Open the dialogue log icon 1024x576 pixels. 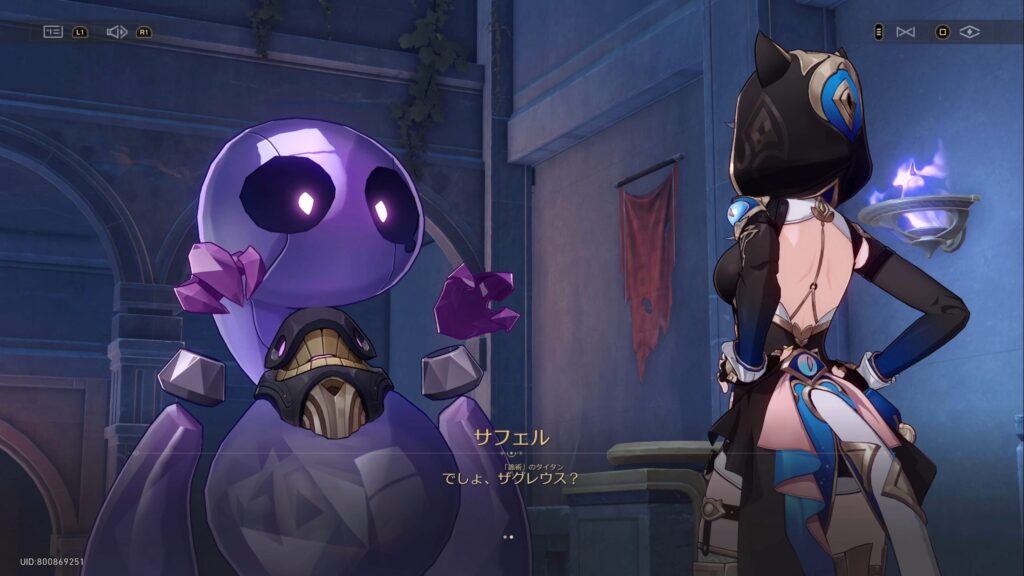[x=53, y=32]
